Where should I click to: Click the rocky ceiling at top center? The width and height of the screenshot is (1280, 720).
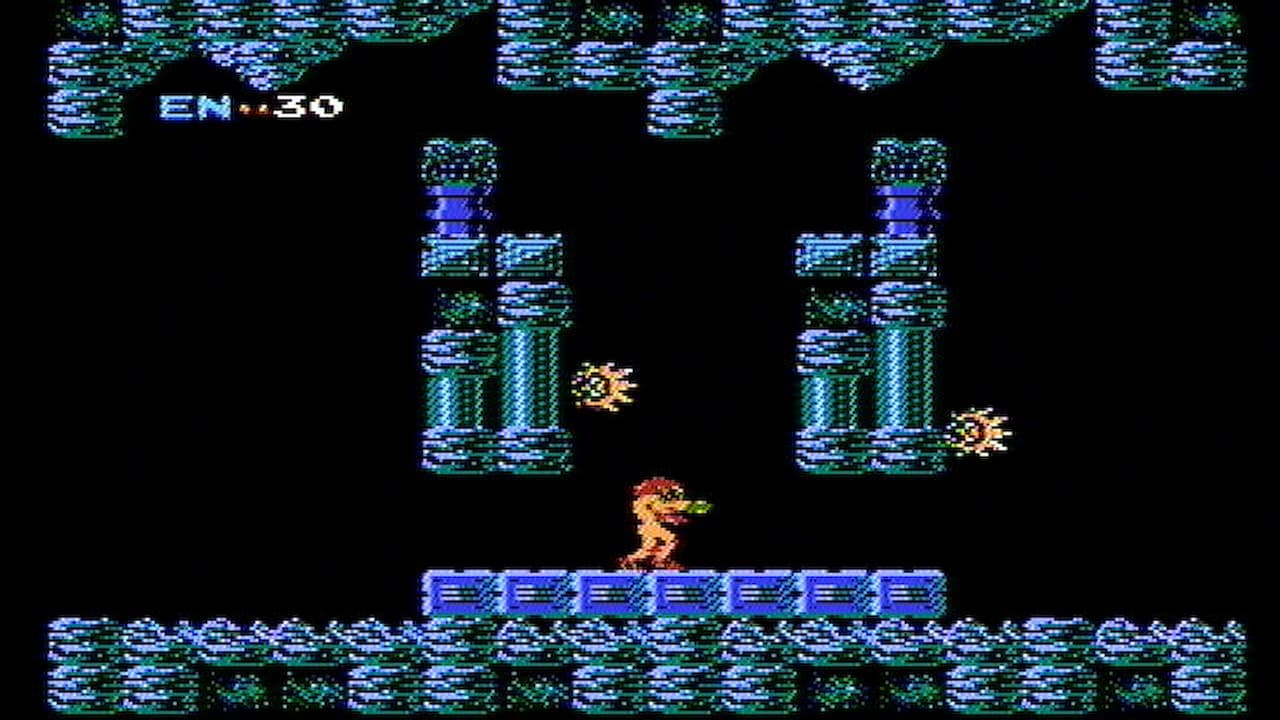640,40
